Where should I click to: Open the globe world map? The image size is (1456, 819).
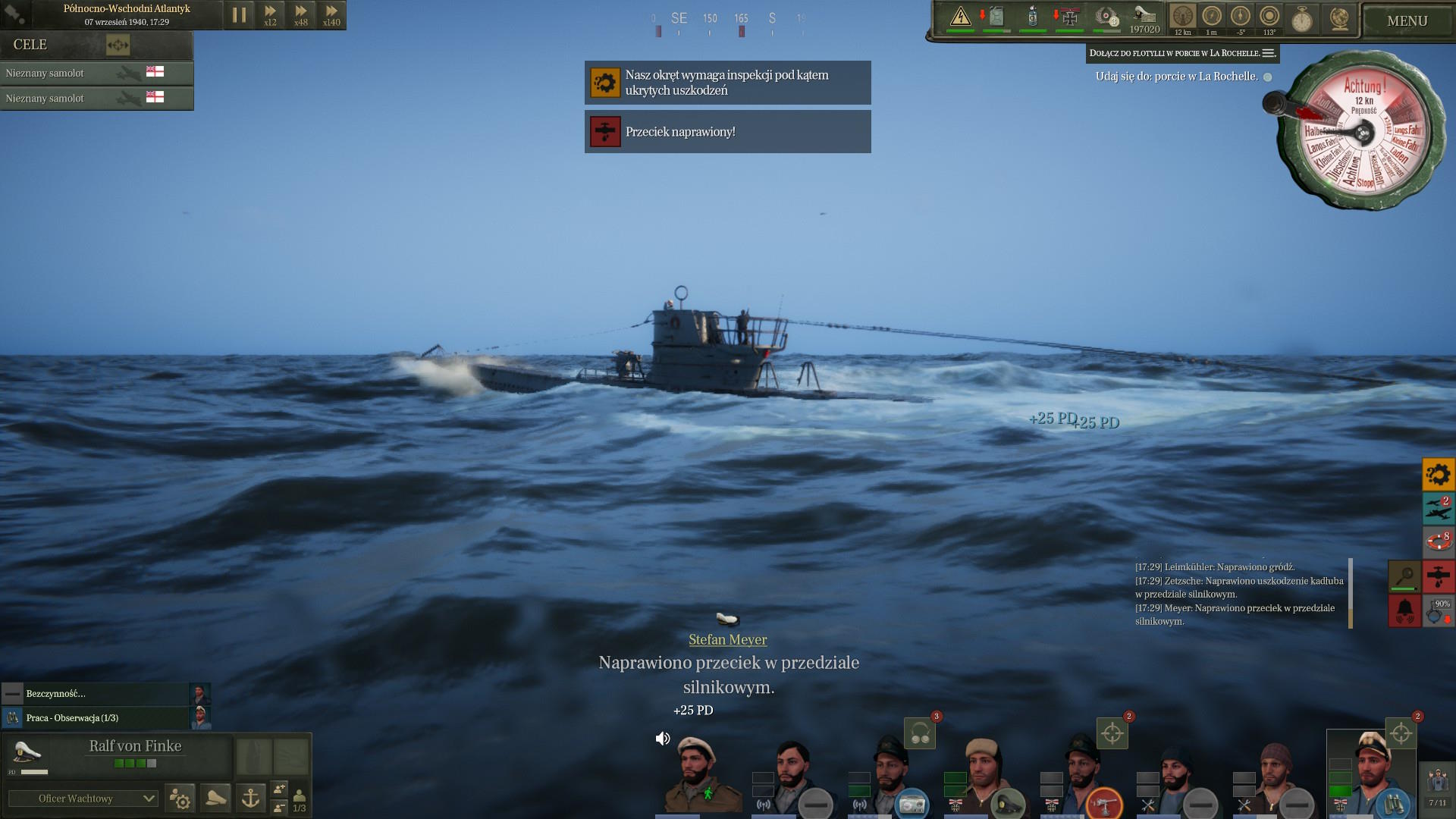tap(1339, 18)
